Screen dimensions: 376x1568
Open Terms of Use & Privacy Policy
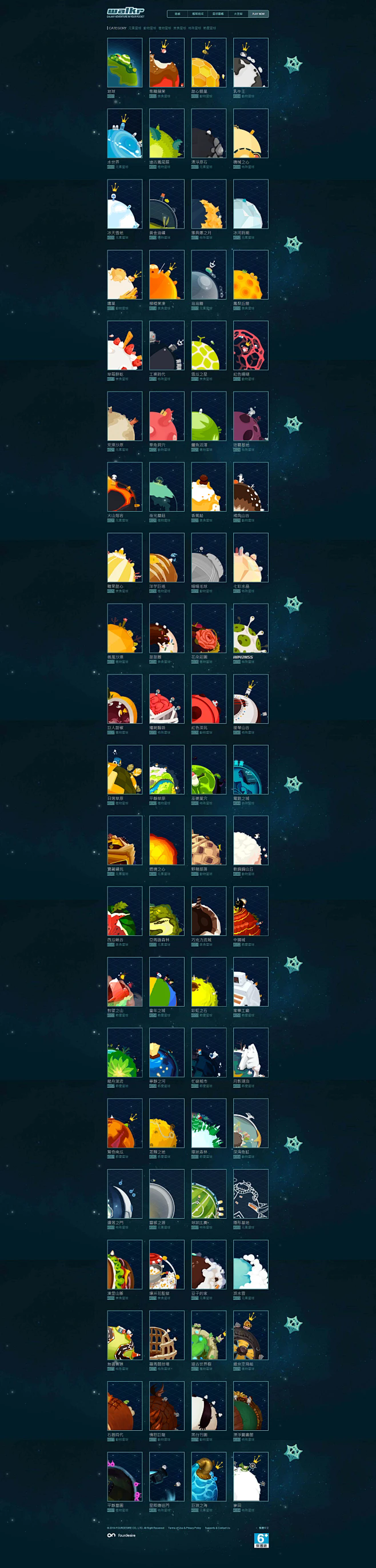click(185, 1528)
